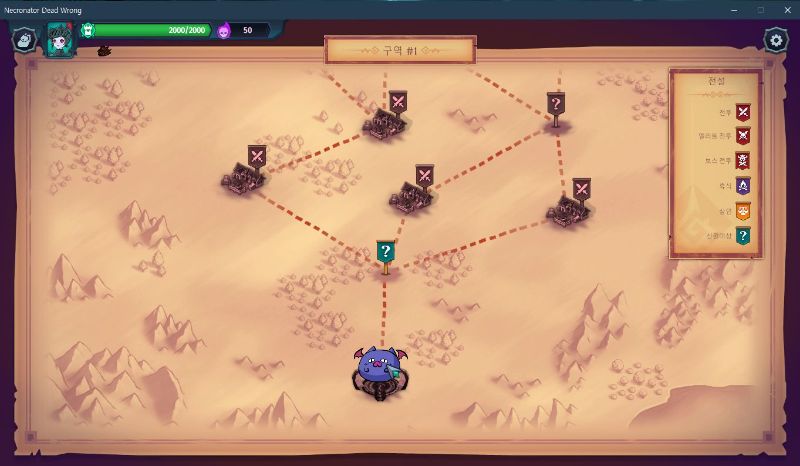Open the settings gear menu

tap(775, 40)
